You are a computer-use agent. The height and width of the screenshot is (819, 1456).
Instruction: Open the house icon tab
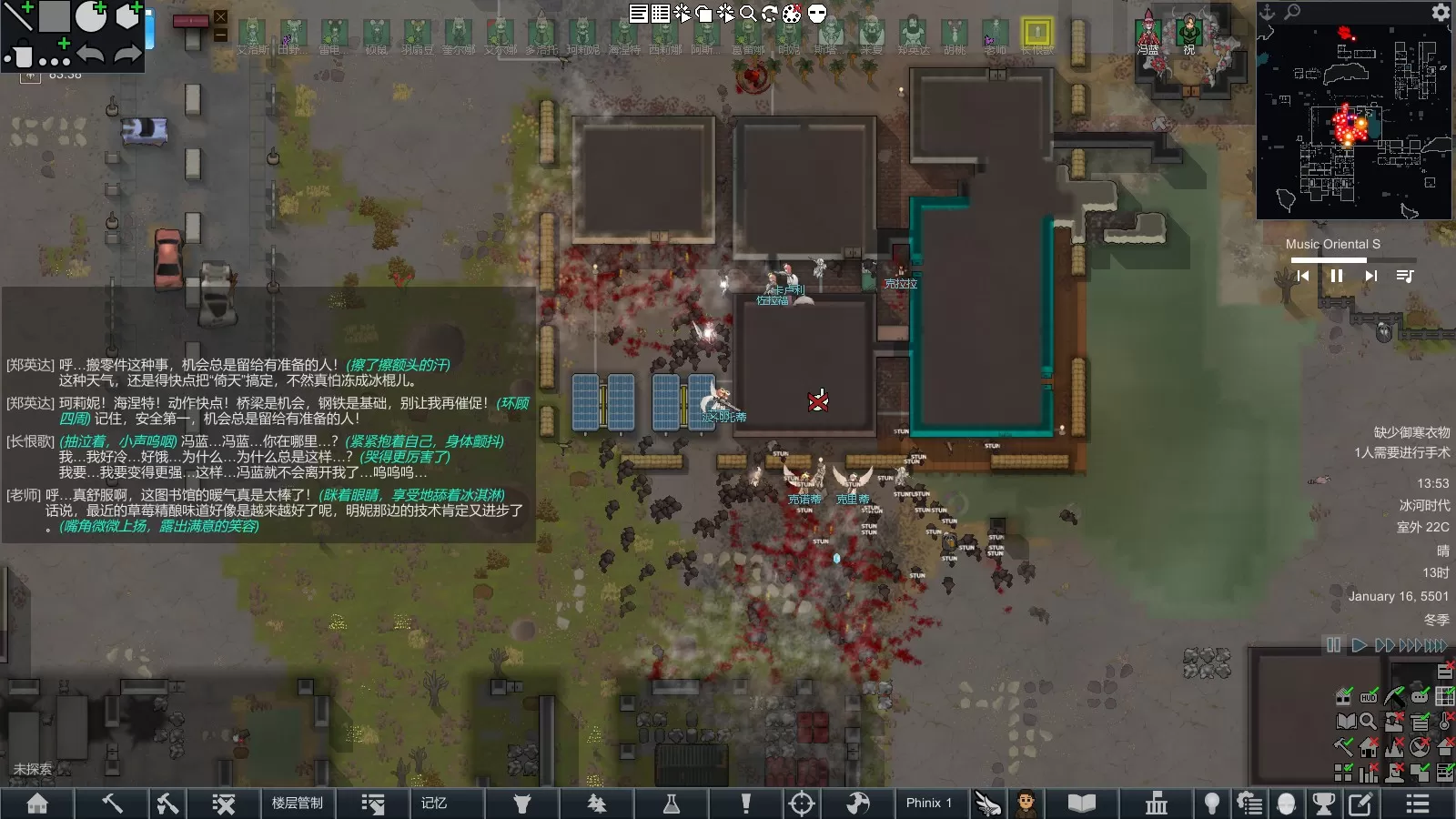[x=37, y=803]
